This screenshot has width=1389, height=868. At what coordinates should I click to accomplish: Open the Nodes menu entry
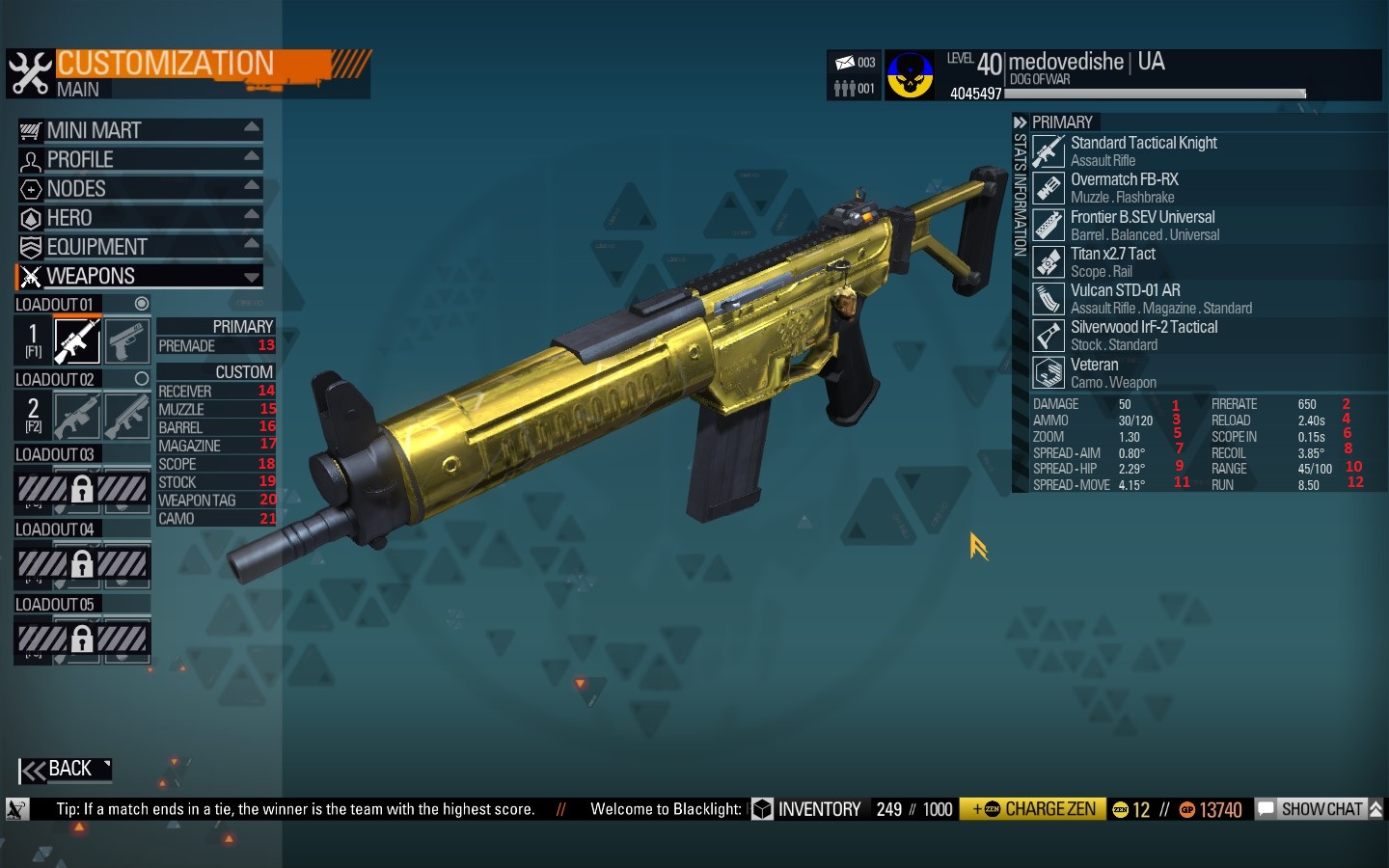click(x=139, y=189)
